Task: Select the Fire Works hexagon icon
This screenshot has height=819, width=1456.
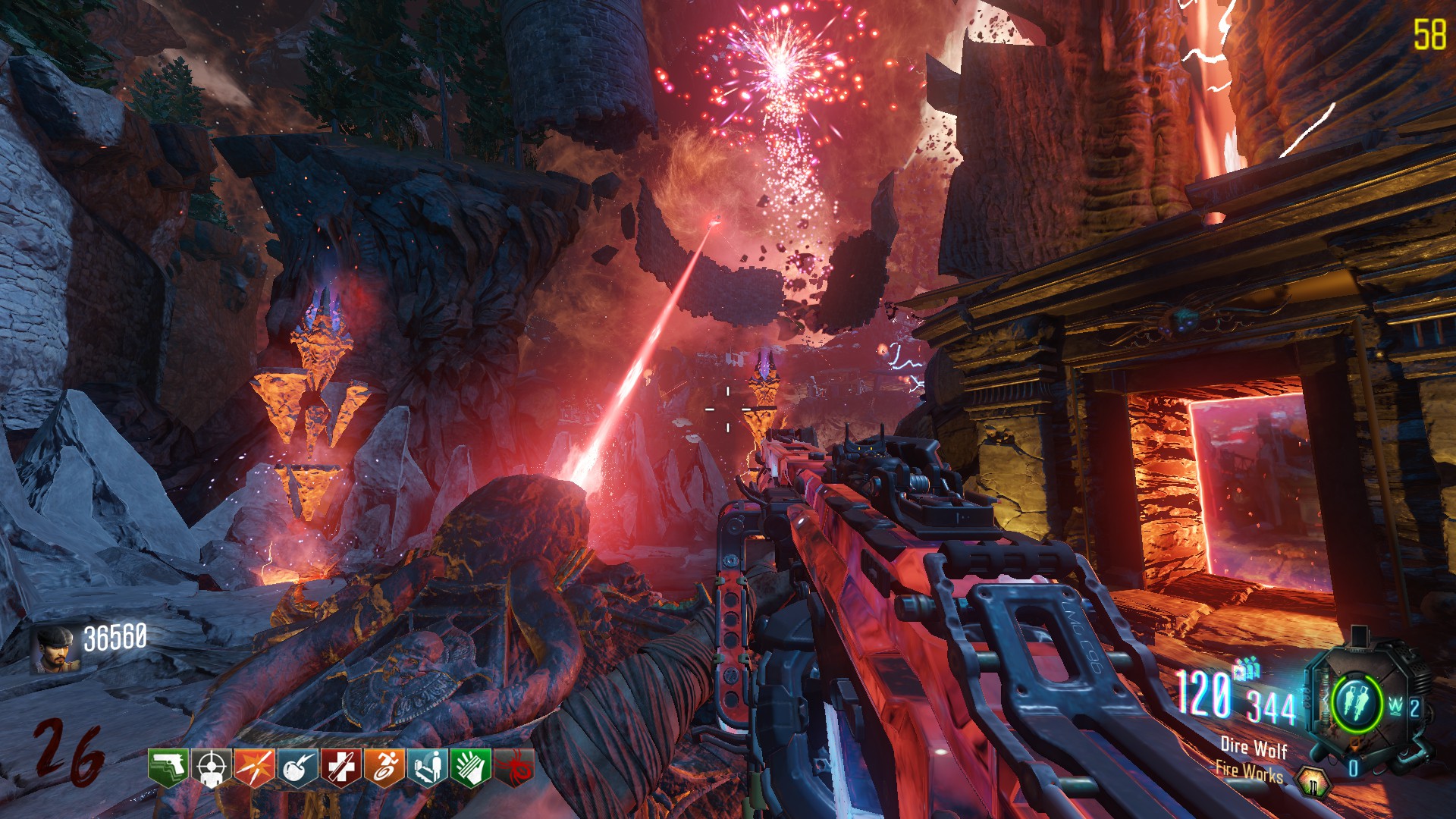Action: tap(1313, 781)
